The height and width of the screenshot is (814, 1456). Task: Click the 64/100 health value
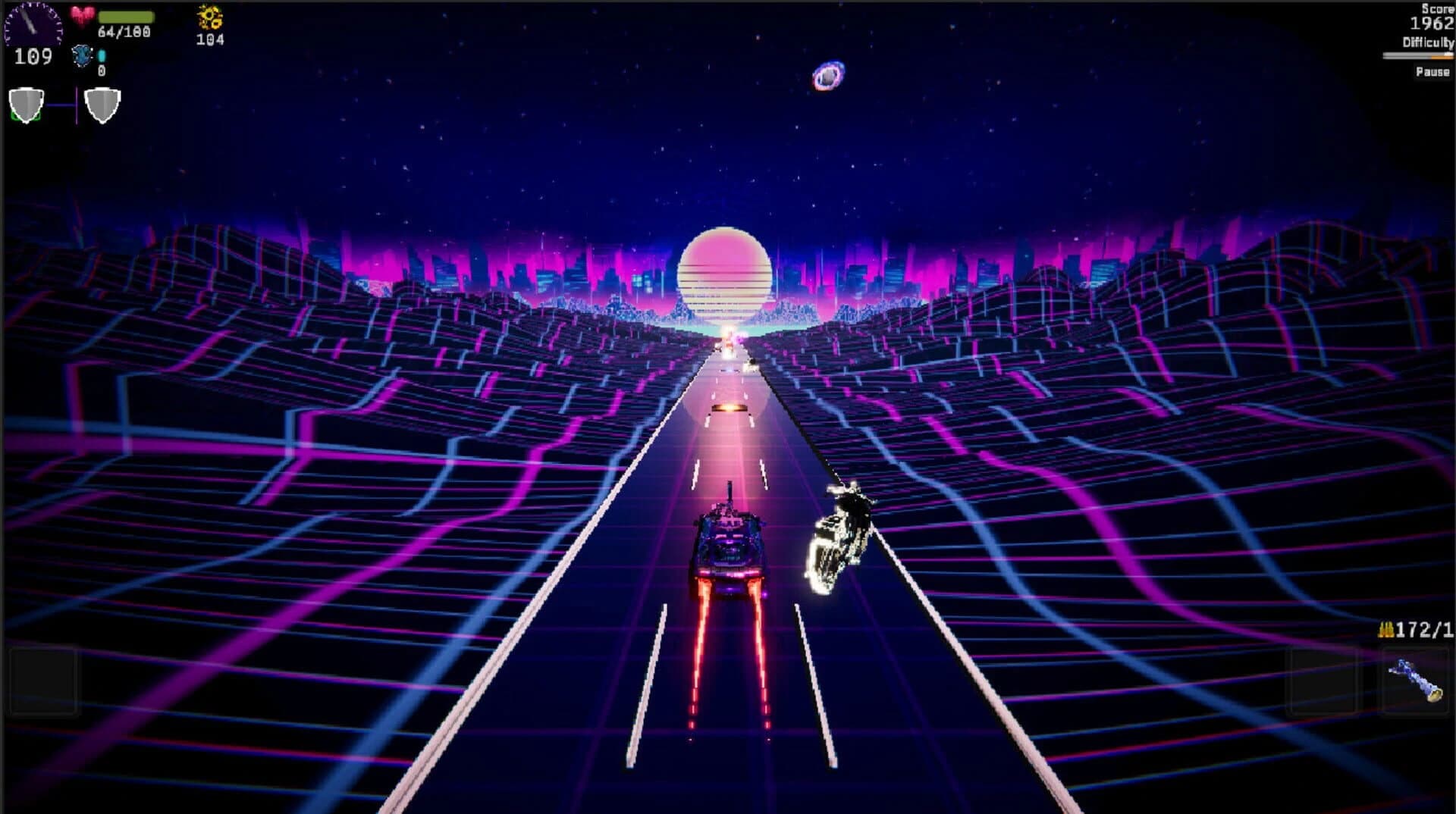[x=124, y=32]
